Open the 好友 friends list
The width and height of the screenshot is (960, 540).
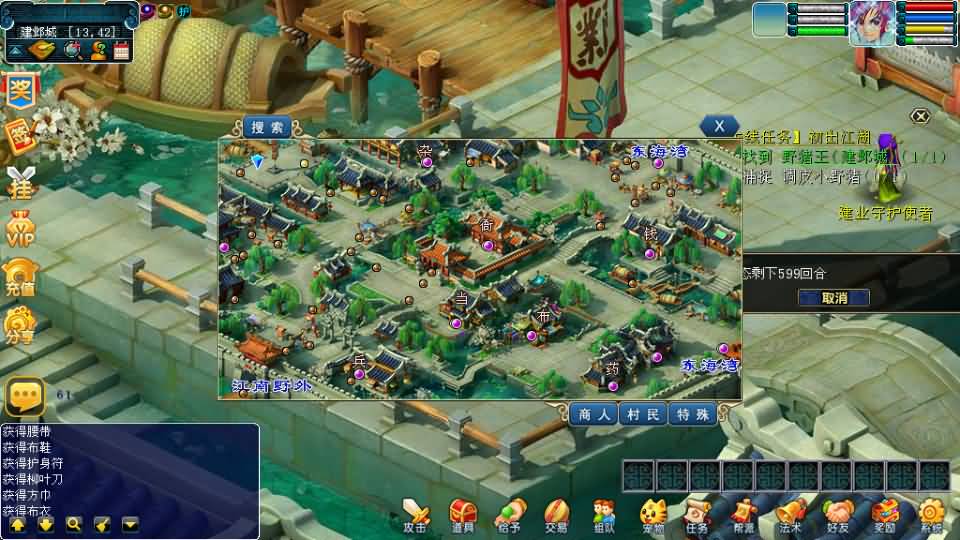(x=837, y=515)
